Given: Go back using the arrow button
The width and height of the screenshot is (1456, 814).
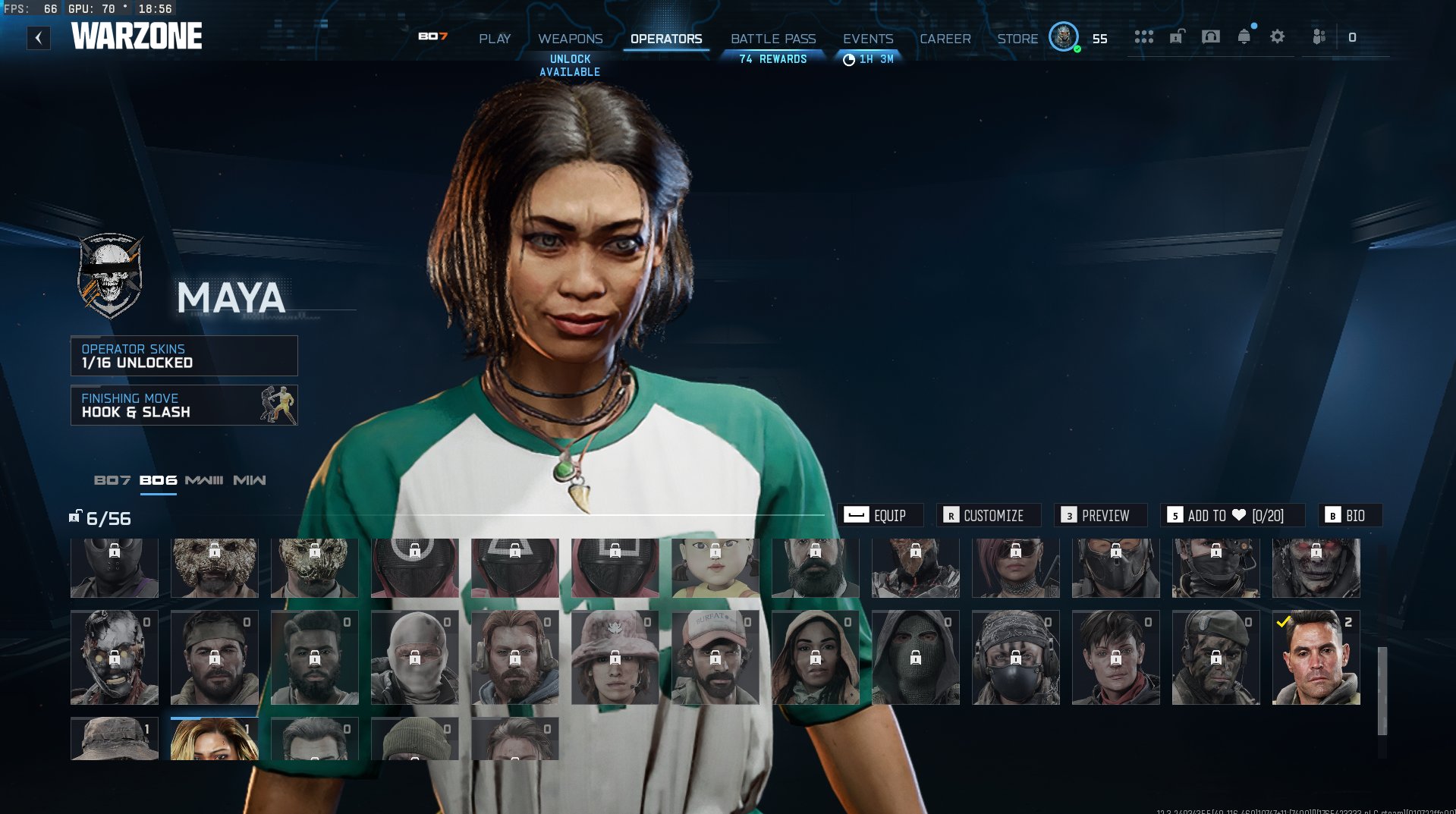Looking at the screenshot, I should (39, 38).
